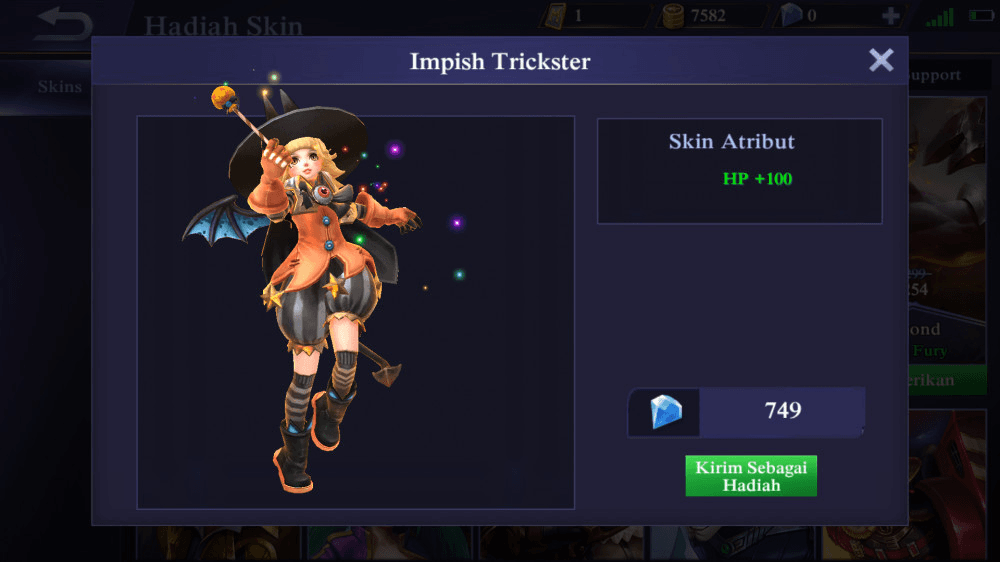Viewport: 1000px width, 562px height.
Task: Go back with the return arrow
Action: [62, 24]
